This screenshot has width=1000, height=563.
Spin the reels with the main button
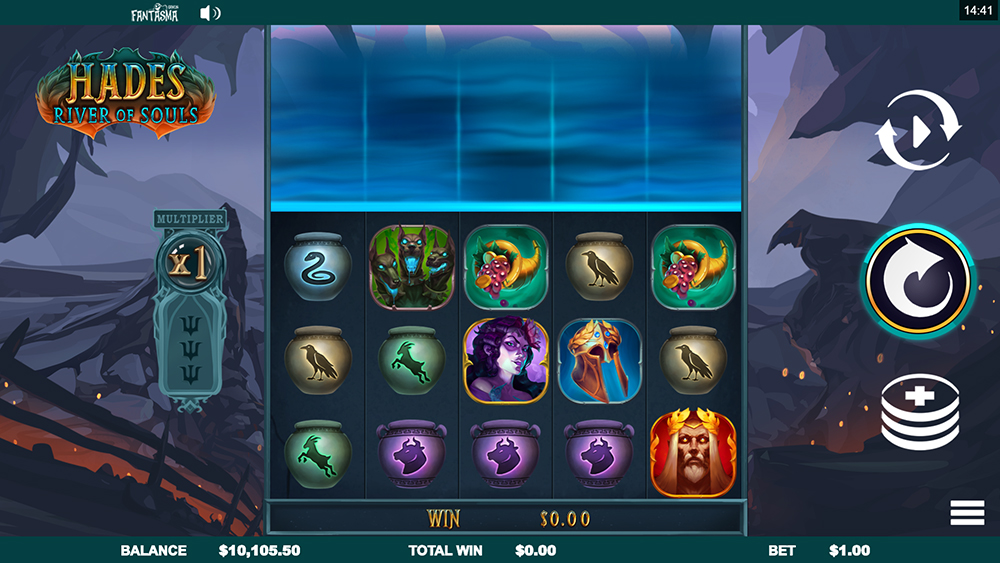(x=918, y=281)
